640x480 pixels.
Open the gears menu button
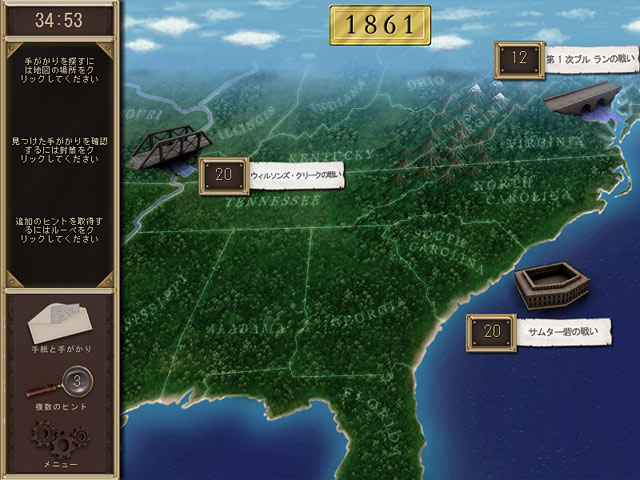58,440
